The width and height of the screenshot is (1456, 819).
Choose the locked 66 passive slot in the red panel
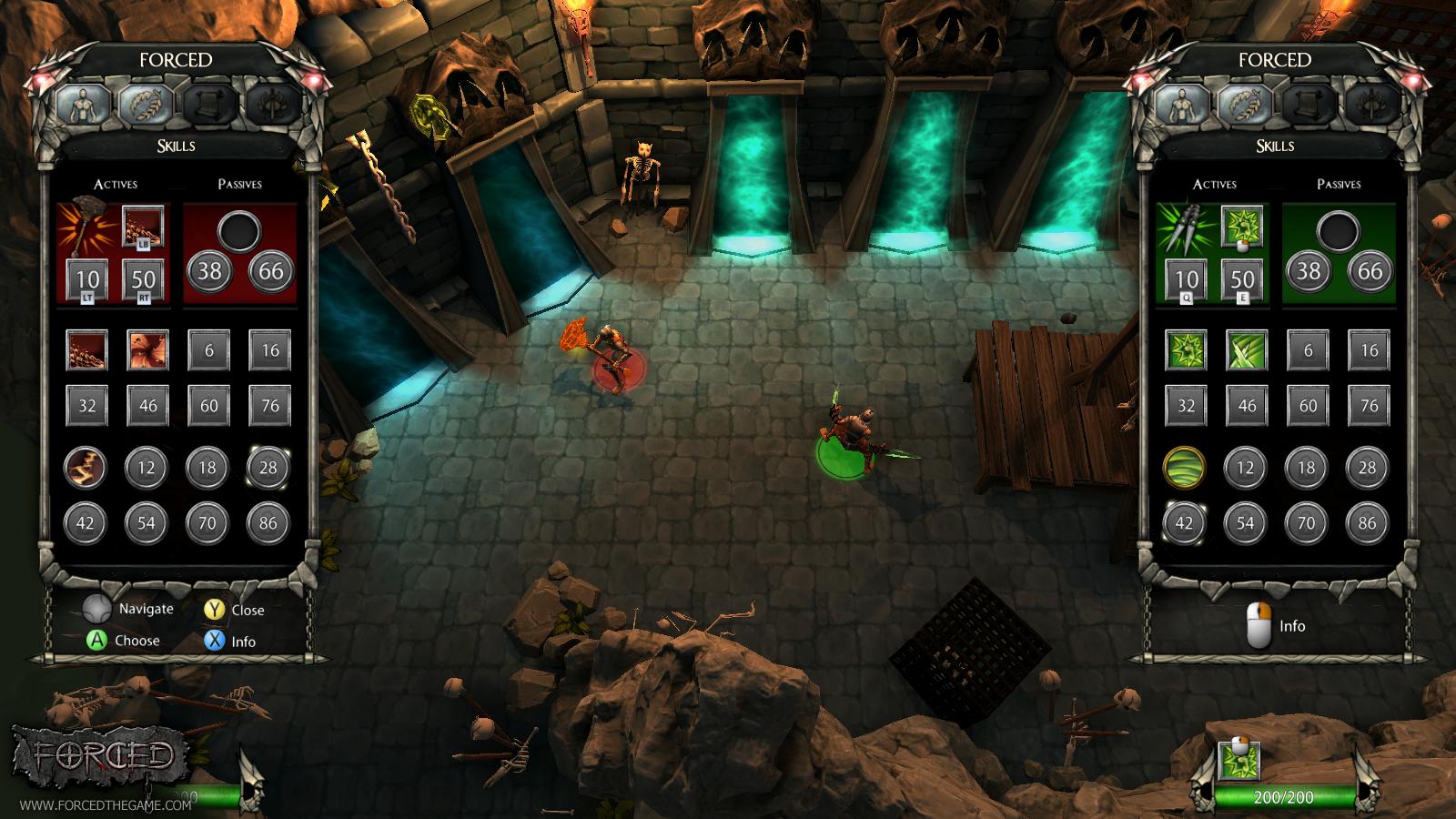pos(271,271)
